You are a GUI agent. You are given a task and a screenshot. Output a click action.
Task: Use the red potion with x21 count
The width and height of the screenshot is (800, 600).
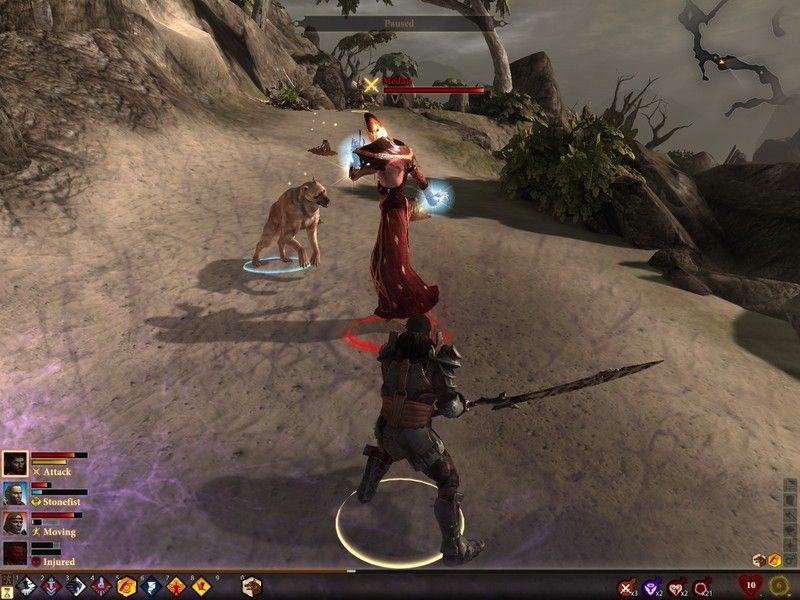702,587
